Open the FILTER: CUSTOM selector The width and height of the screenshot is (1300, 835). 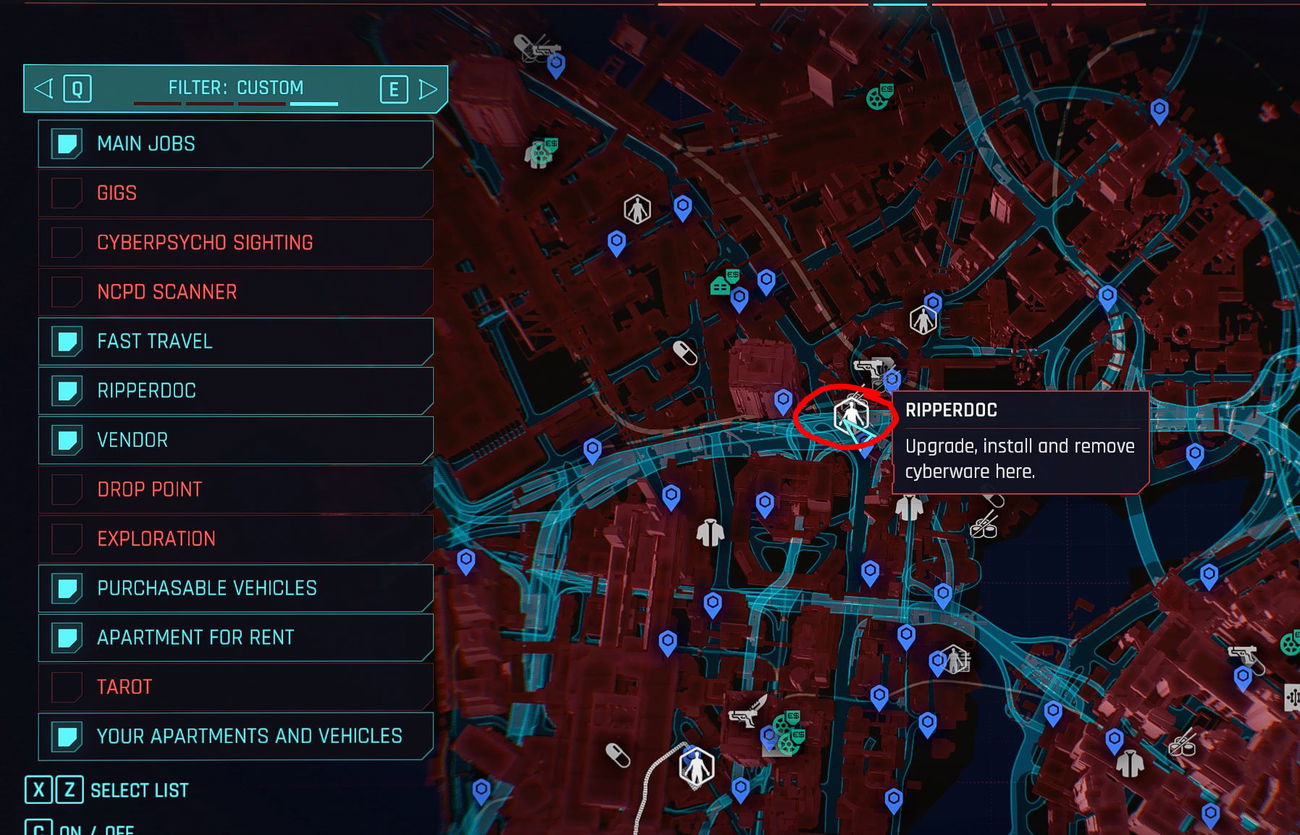pyautogui.click(x=235, y=88)
